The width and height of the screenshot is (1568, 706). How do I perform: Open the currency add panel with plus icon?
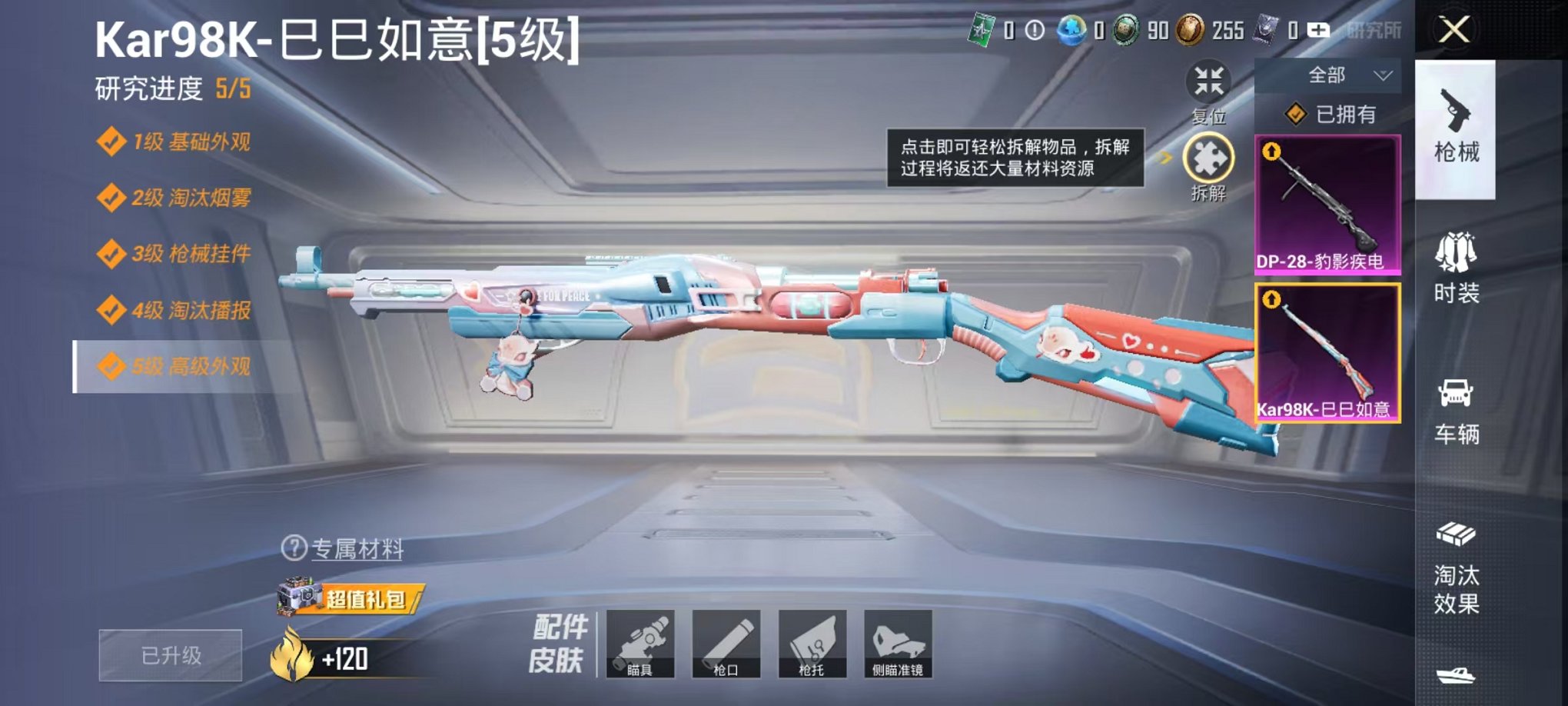1320,31
